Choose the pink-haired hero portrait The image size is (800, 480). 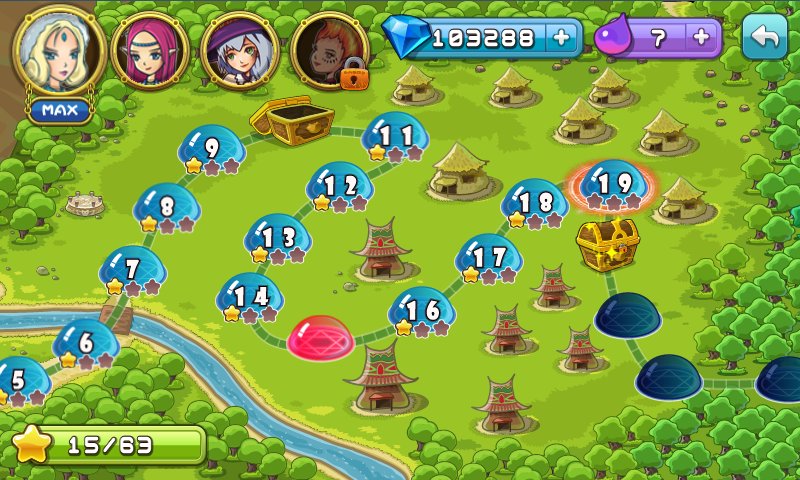pyautogui.click(x=150, y=52)
